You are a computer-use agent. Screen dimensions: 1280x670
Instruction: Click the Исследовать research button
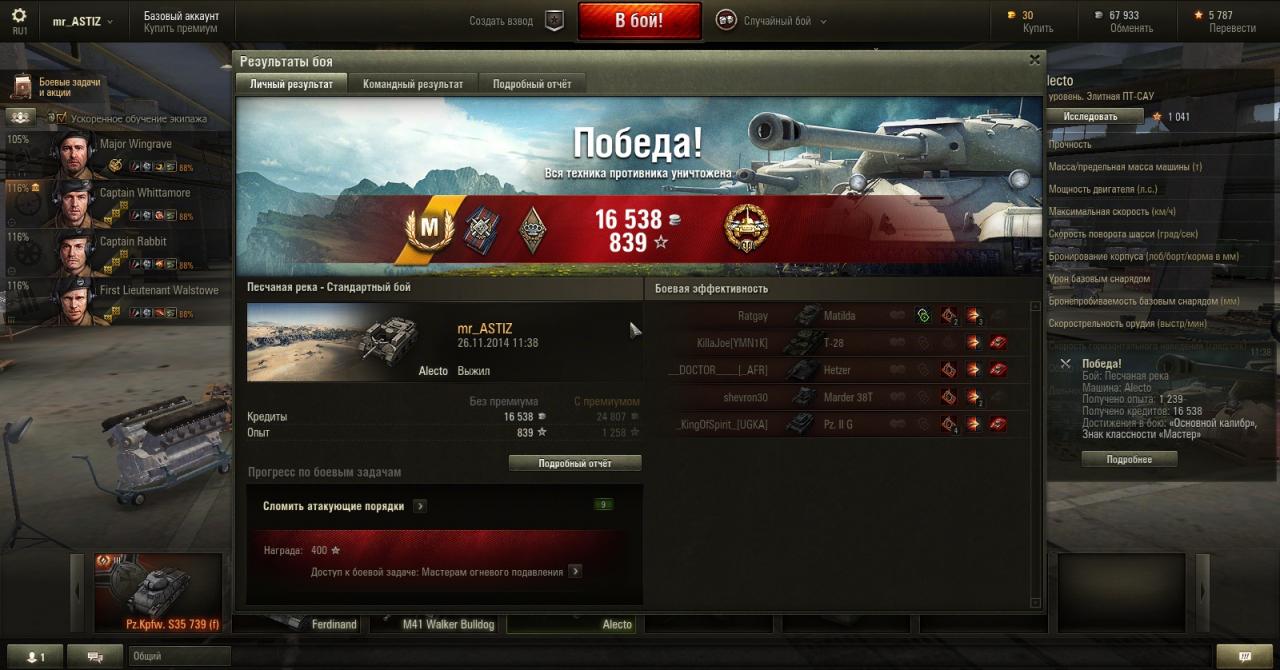click(x=1094, y=116)
